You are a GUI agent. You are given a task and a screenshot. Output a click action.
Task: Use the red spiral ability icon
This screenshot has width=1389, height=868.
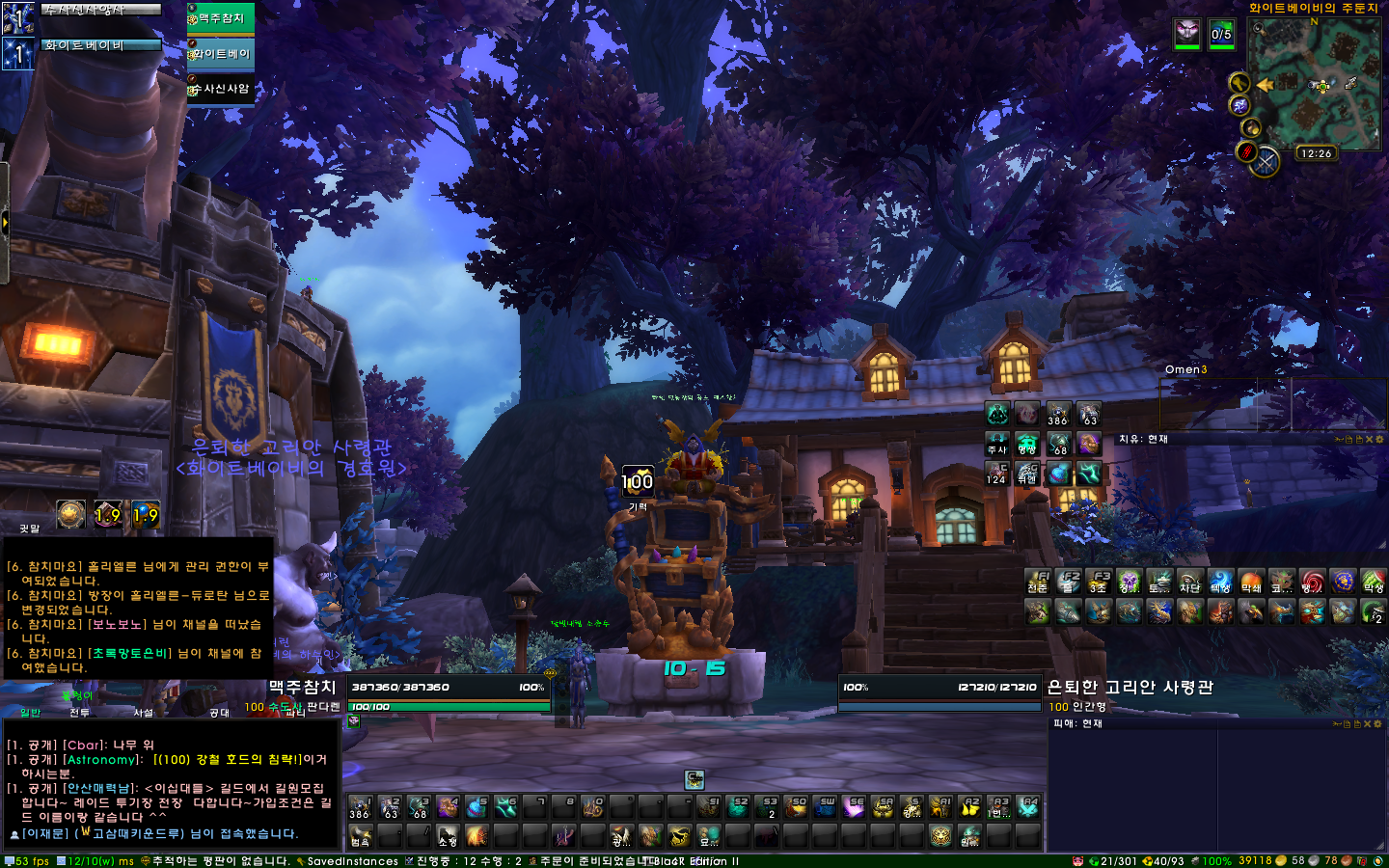1312,582
